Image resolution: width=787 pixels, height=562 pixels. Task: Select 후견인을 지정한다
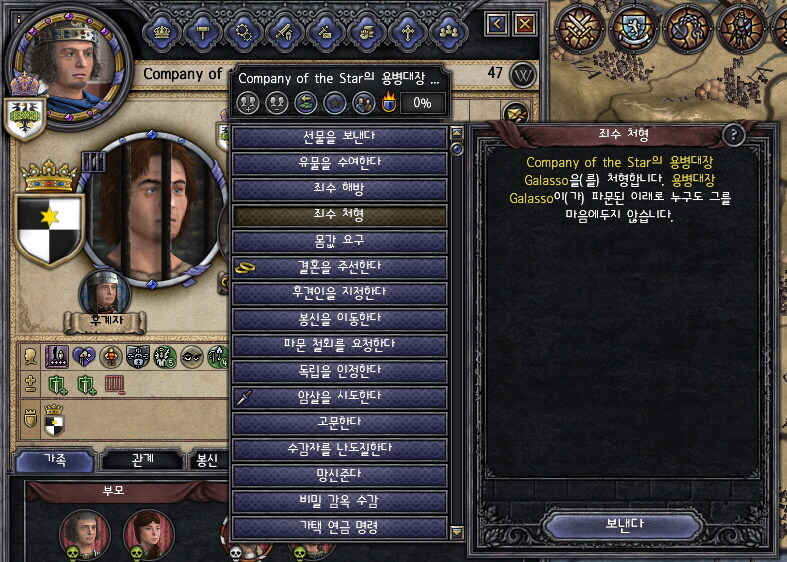coord(339,293)
